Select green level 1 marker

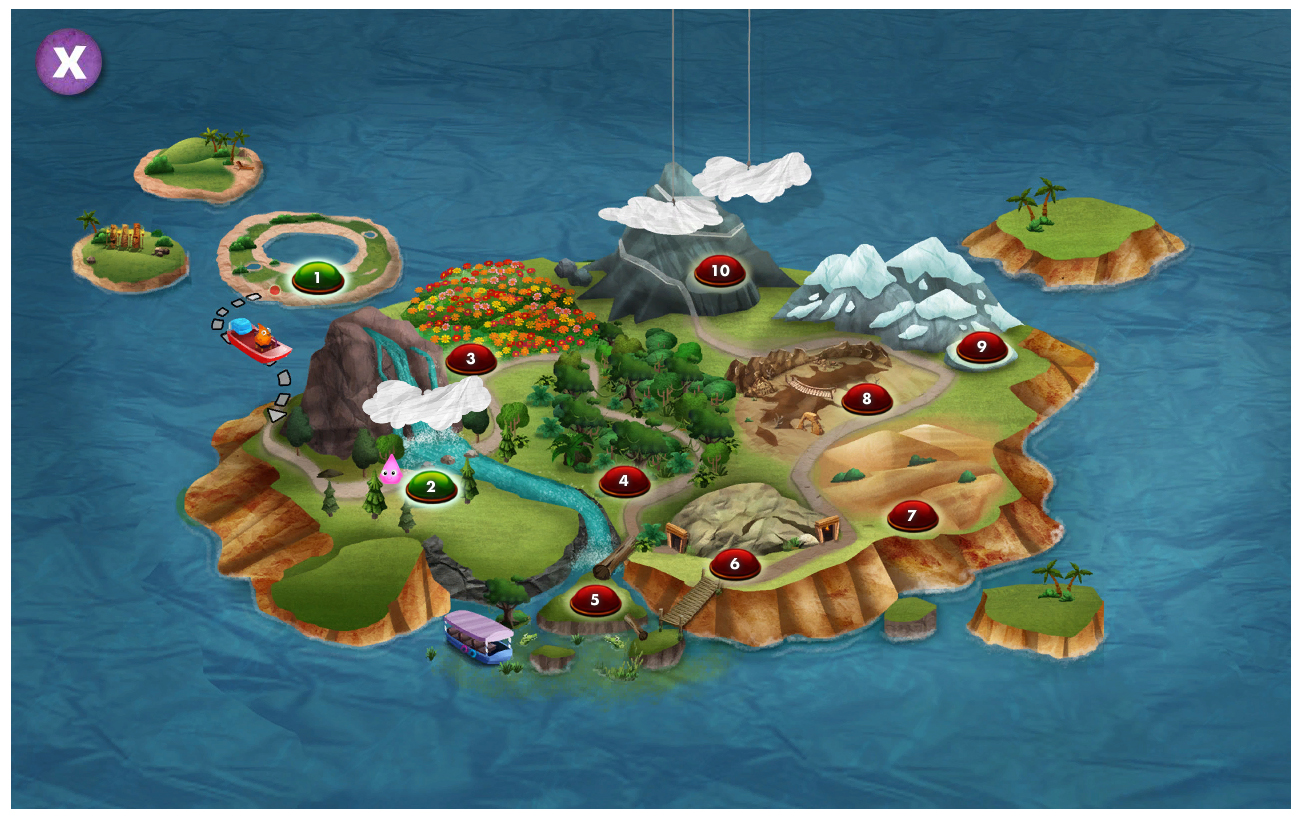click(x=318, y=278)
